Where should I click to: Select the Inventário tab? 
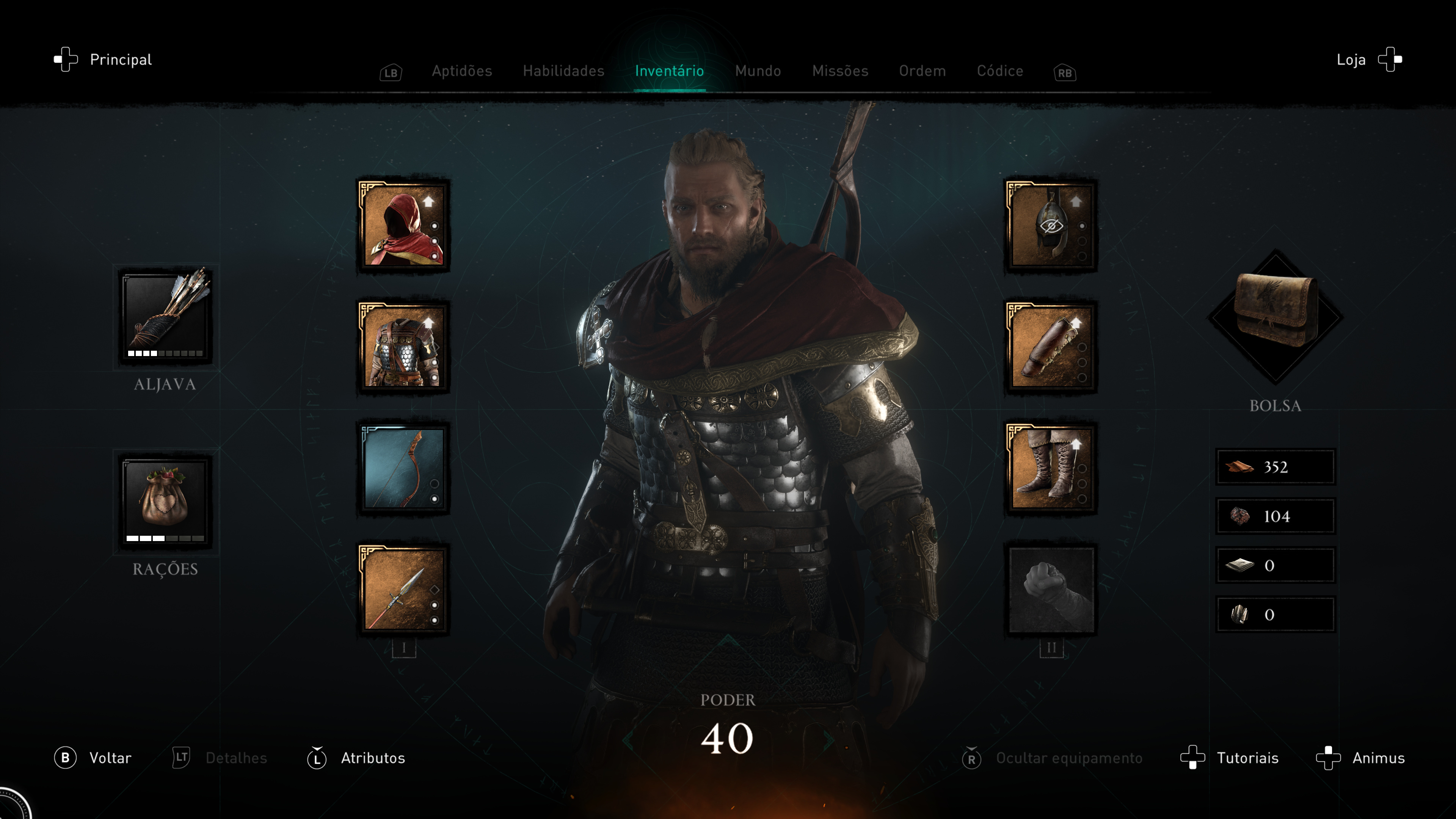click(x=669, y=71)
